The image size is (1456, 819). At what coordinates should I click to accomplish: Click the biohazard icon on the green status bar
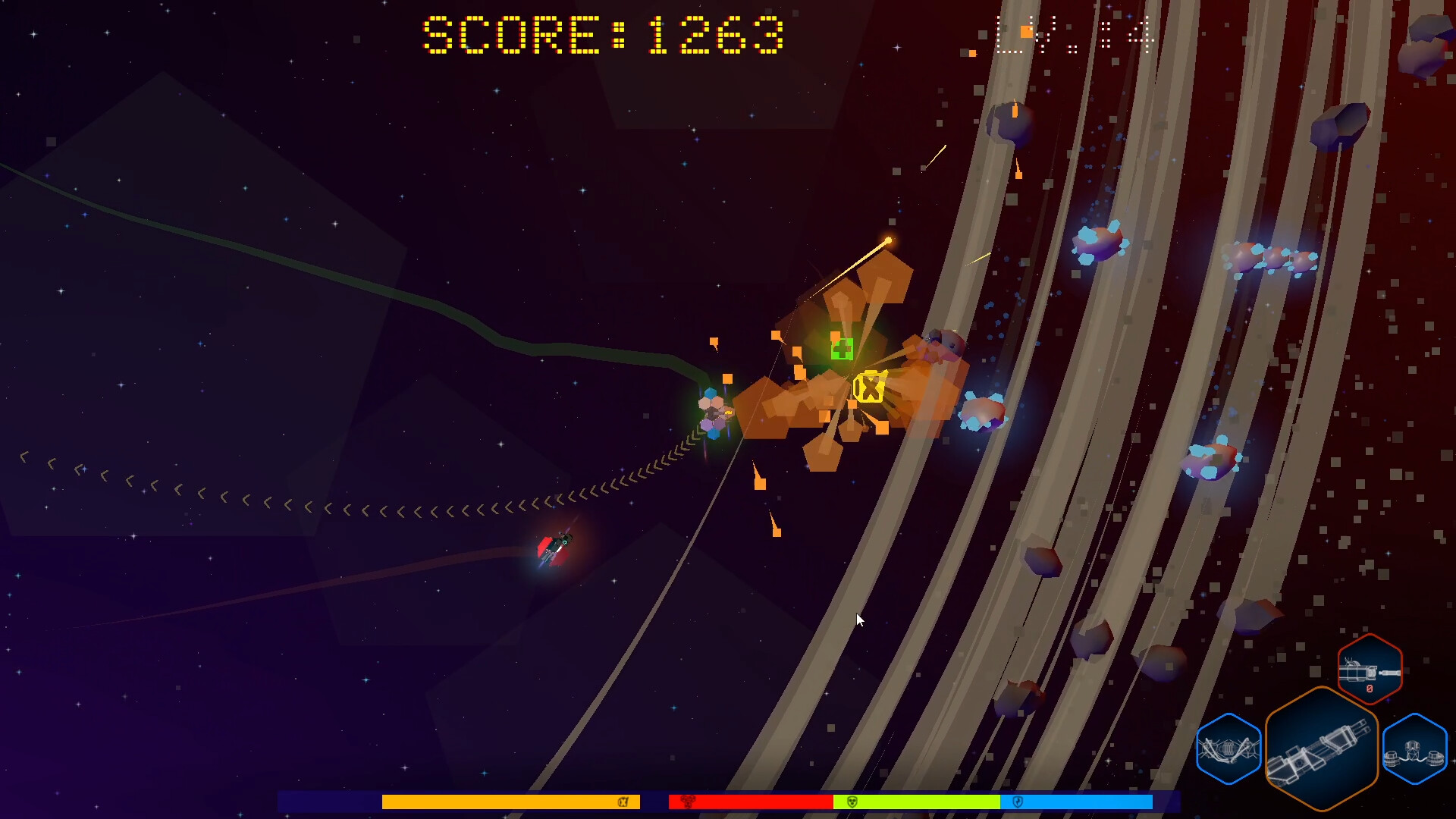click(x=852, y=802)
